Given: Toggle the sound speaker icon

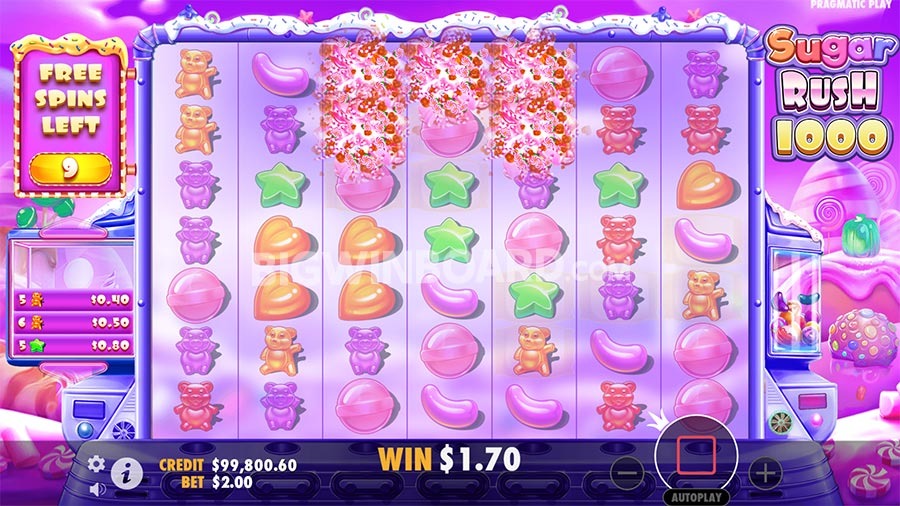Looking at the screenshot, I should click(97, 489).
